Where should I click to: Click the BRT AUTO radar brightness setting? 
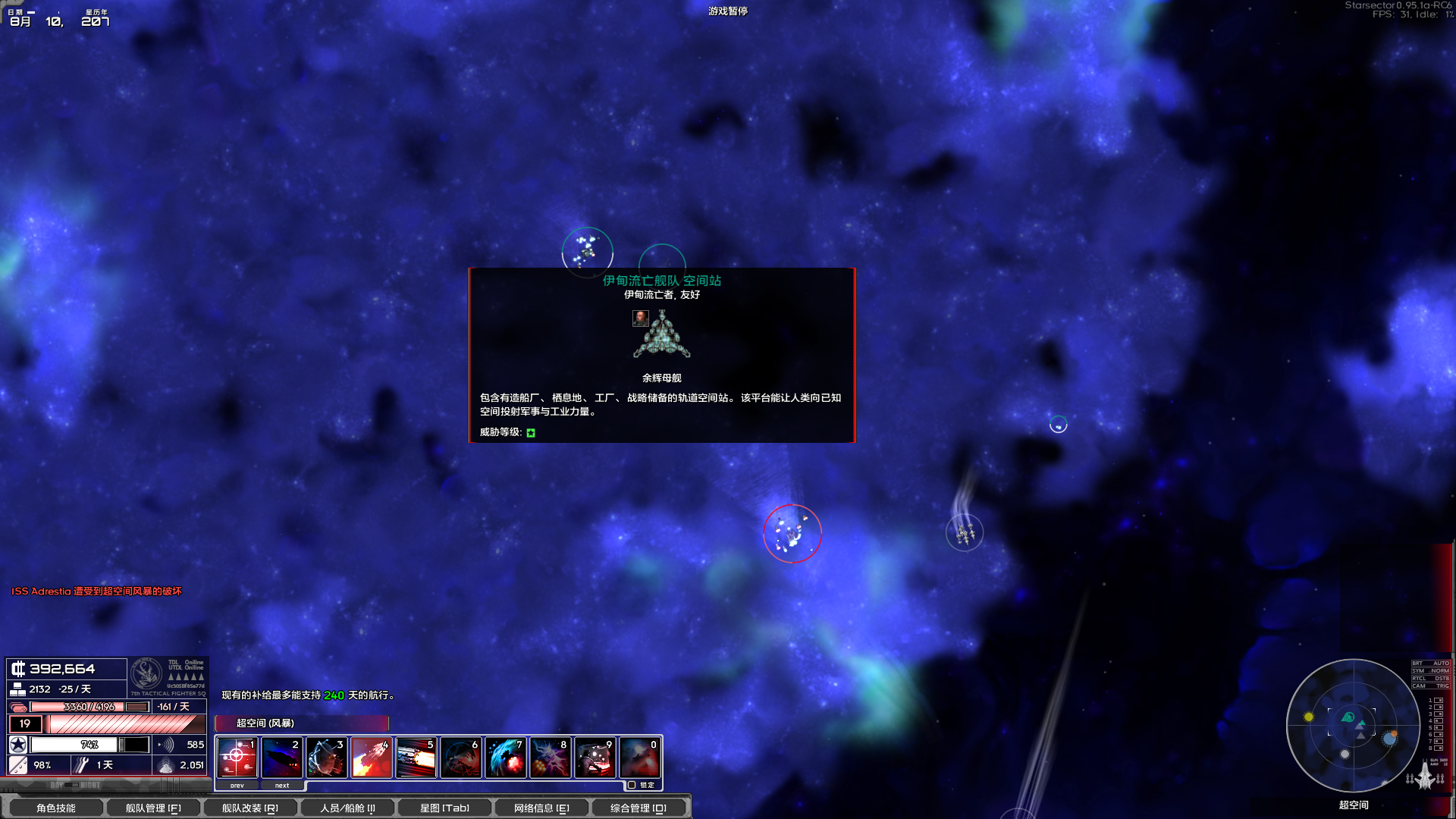coord(1429,663)
